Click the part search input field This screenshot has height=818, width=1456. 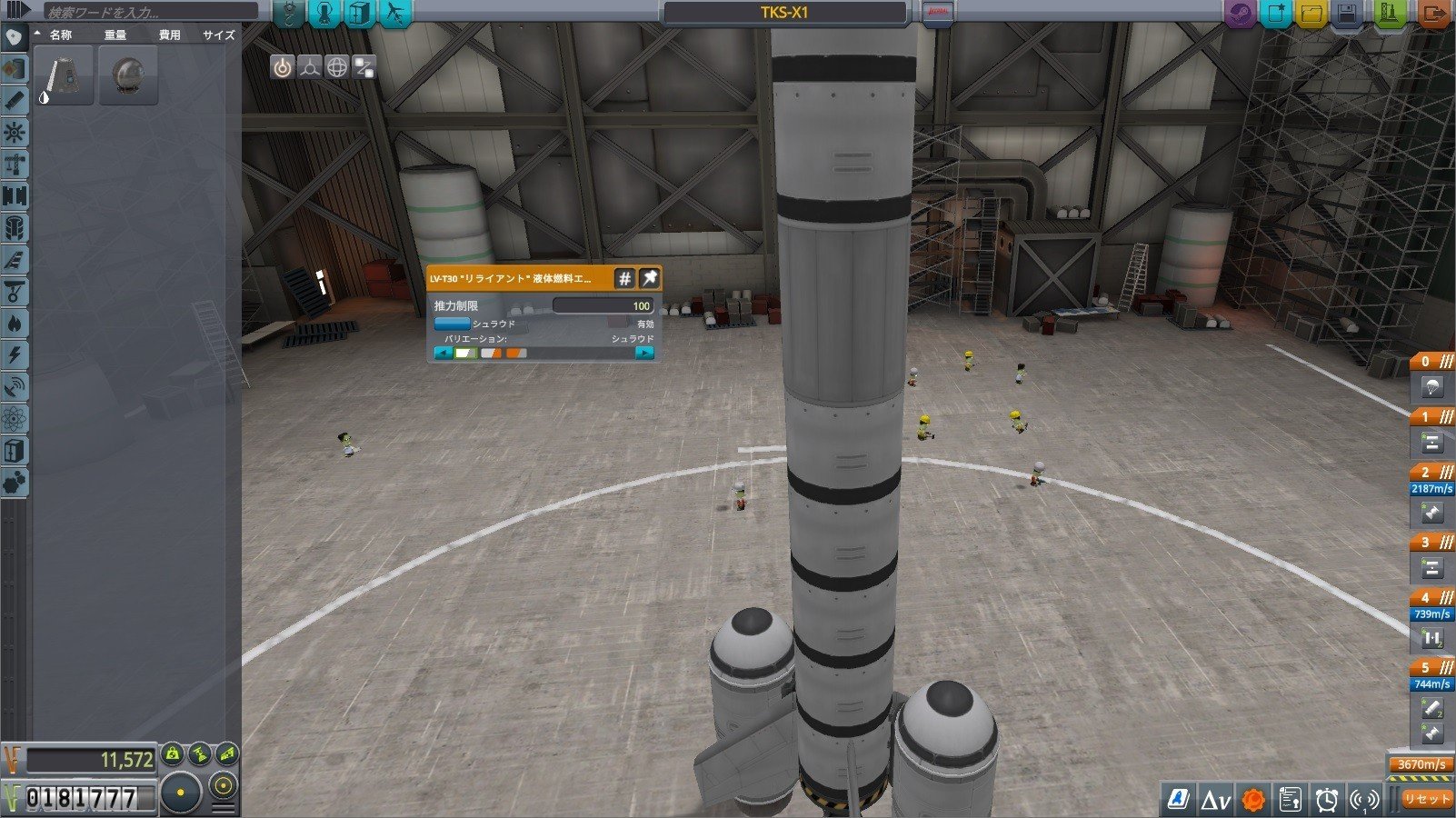(150, 13)
